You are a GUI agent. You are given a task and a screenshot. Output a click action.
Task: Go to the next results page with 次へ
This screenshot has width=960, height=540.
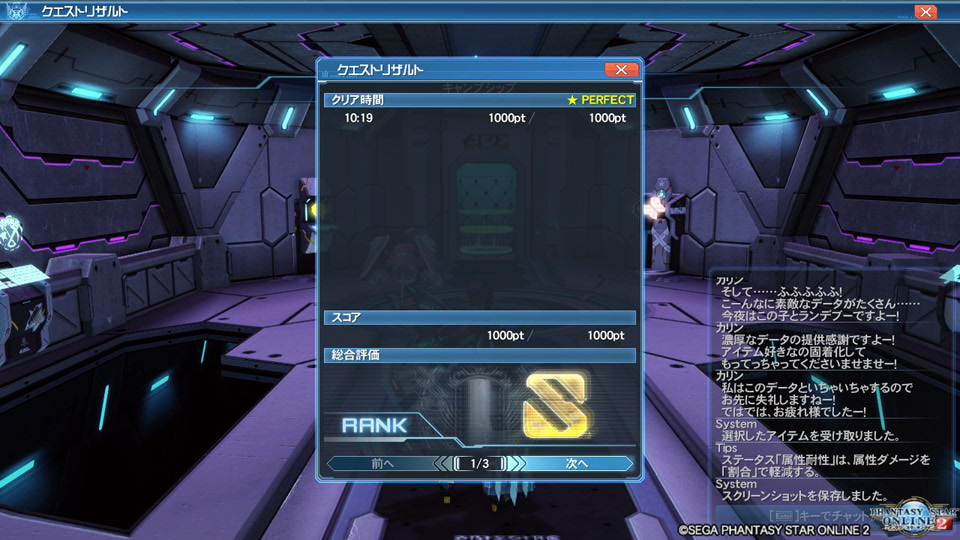pos(577,464)
